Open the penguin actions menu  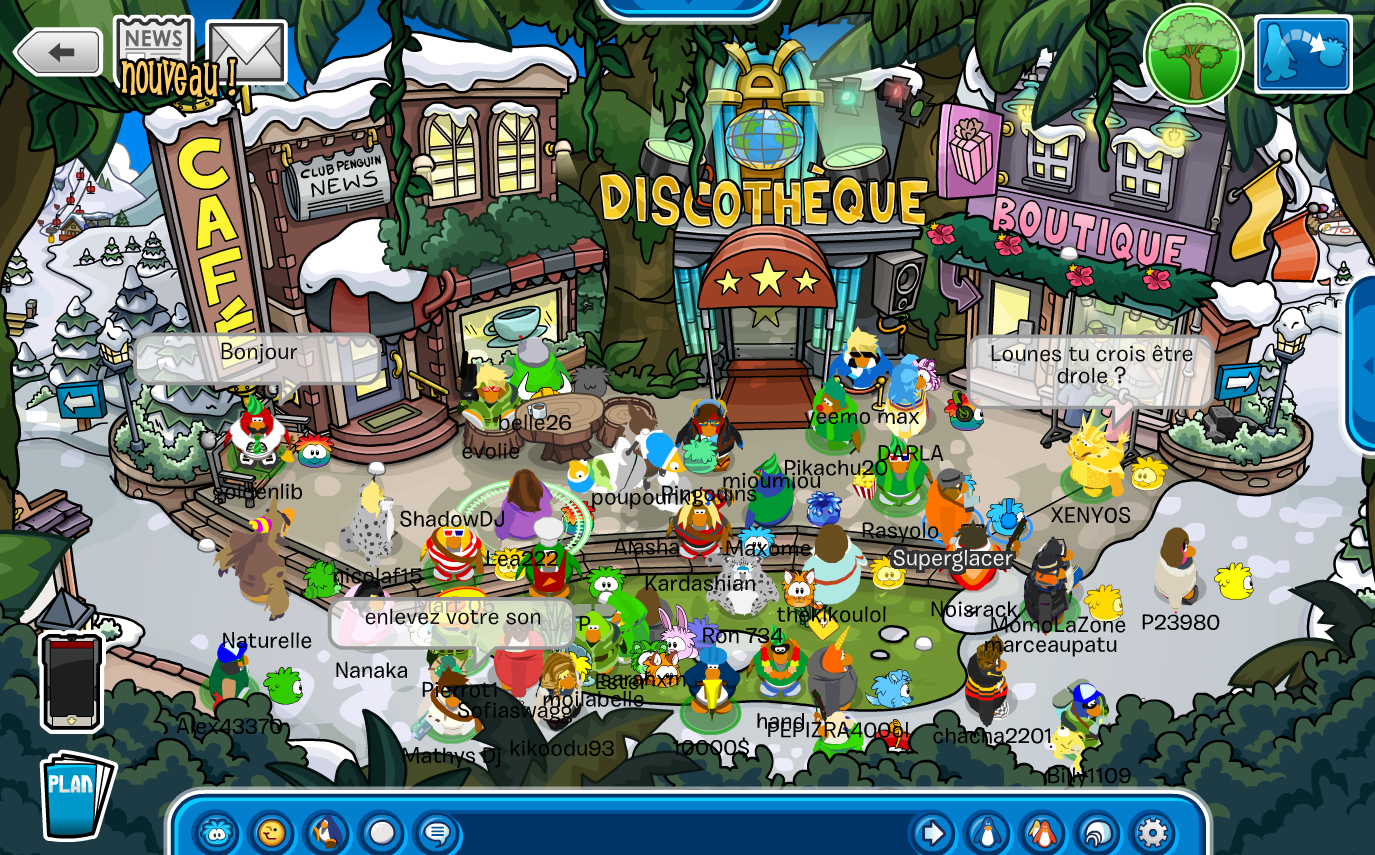click(326, 832)
